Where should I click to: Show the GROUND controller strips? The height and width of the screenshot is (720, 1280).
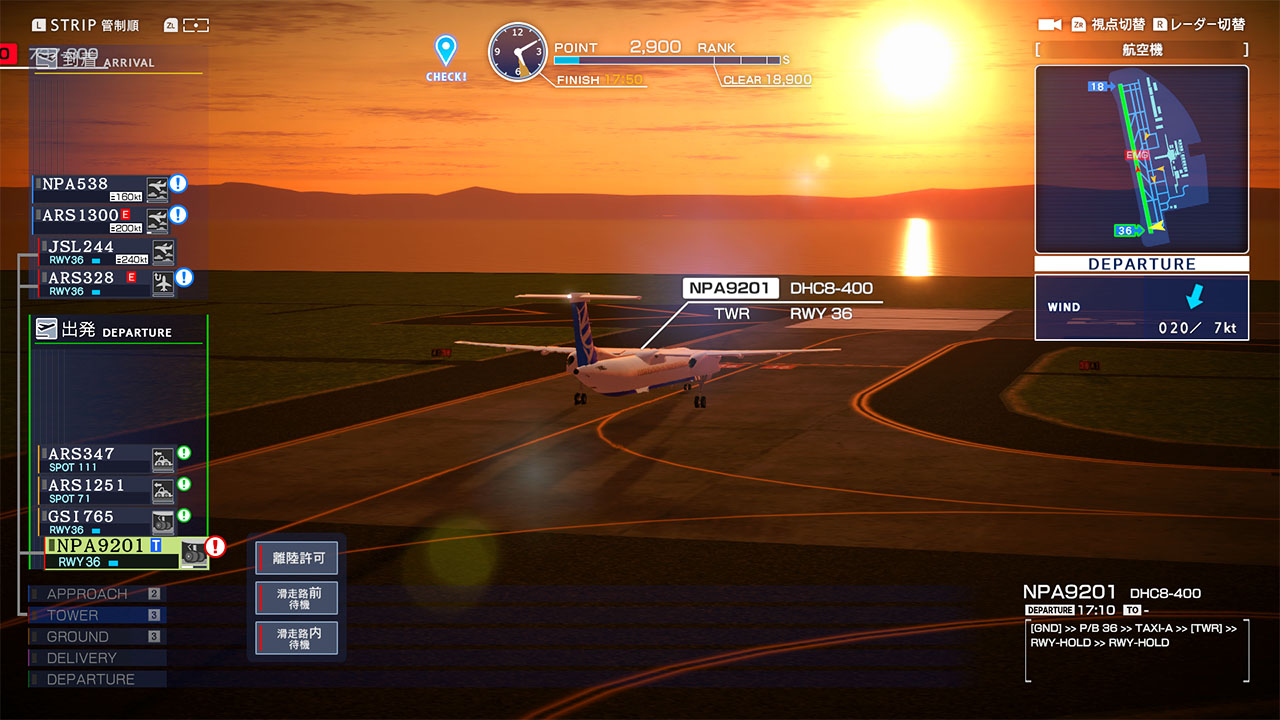96,637
